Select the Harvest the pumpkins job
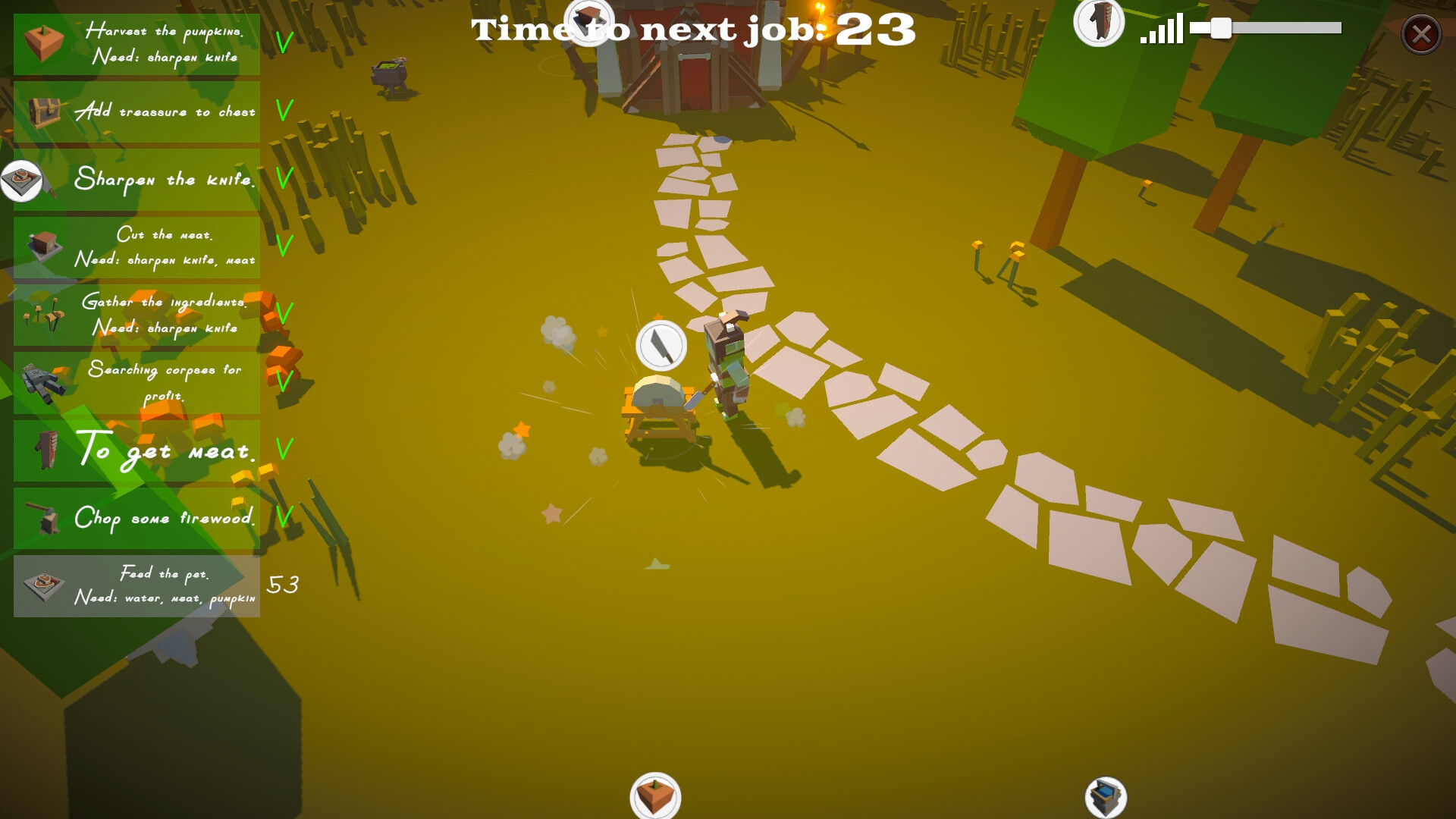This screenshot has width=1456, height=819. tap(136, 44)
